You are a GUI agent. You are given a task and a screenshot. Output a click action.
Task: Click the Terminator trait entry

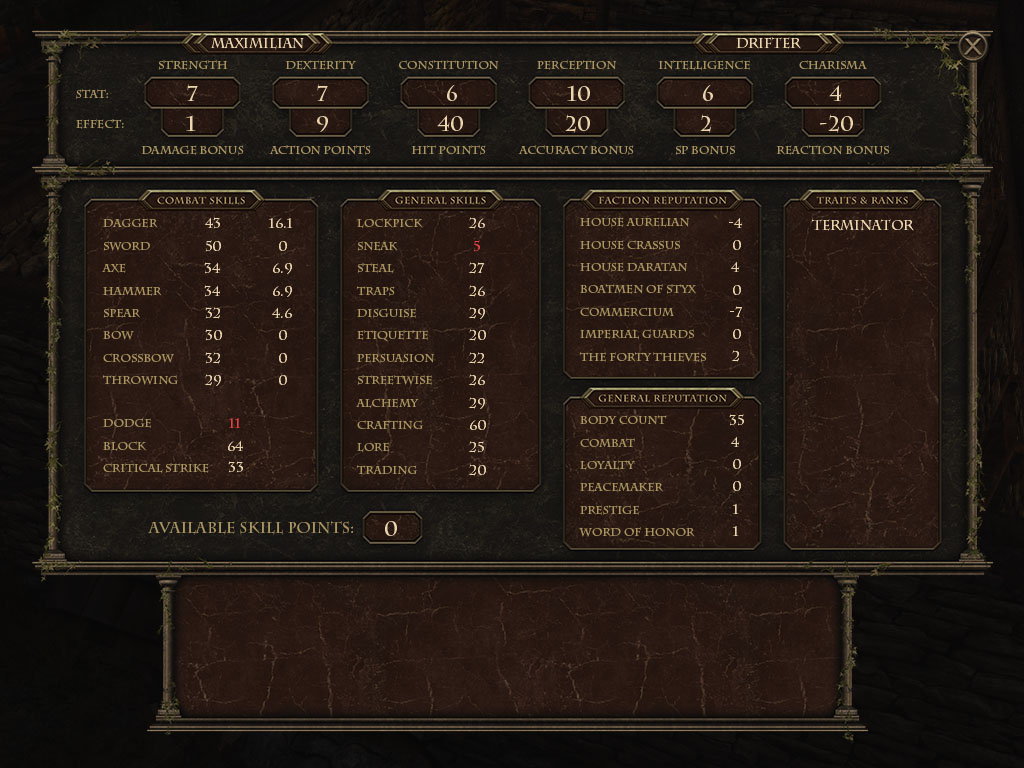pos(862,225)
